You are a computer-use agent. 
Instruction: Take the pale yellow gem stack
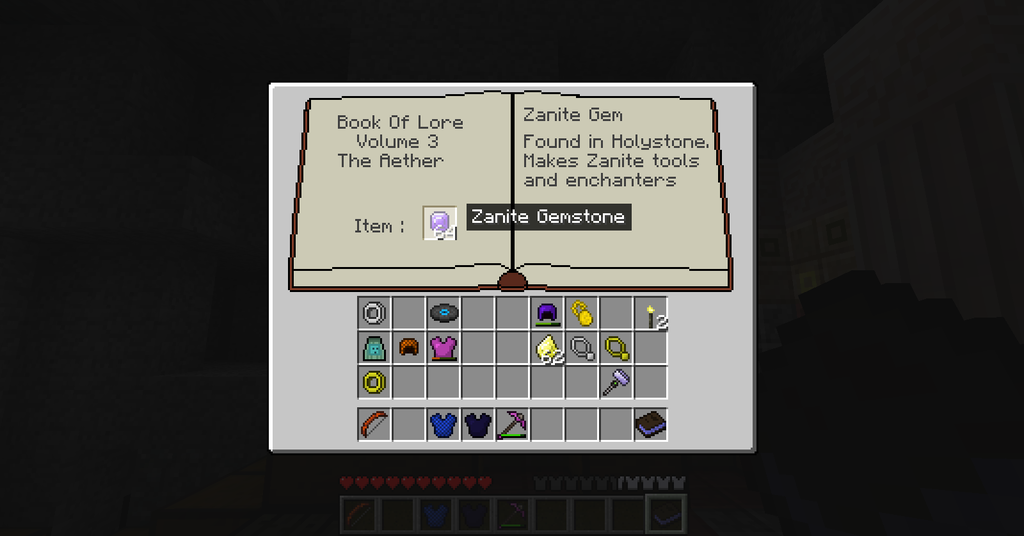[x=547, y=348]
